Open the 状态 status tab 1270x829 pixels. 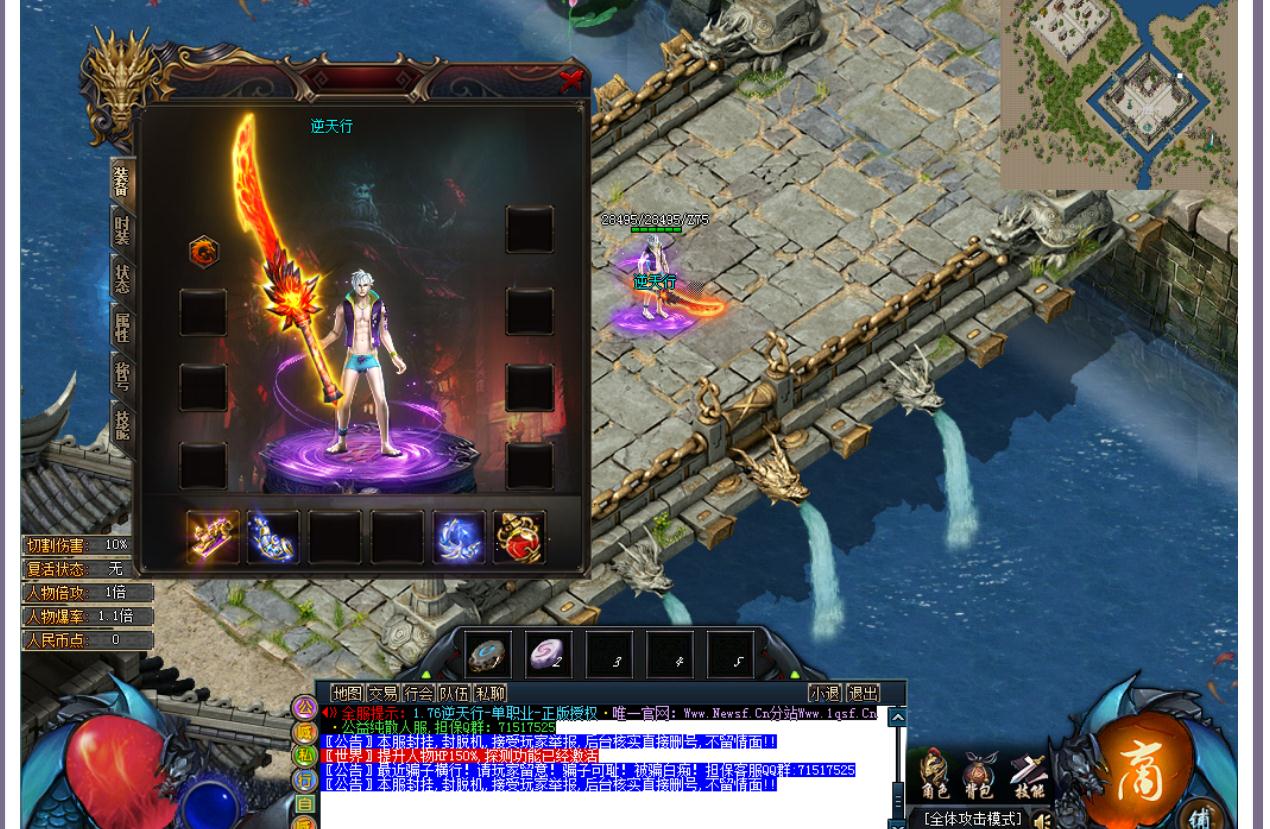(x=122, y=278)
